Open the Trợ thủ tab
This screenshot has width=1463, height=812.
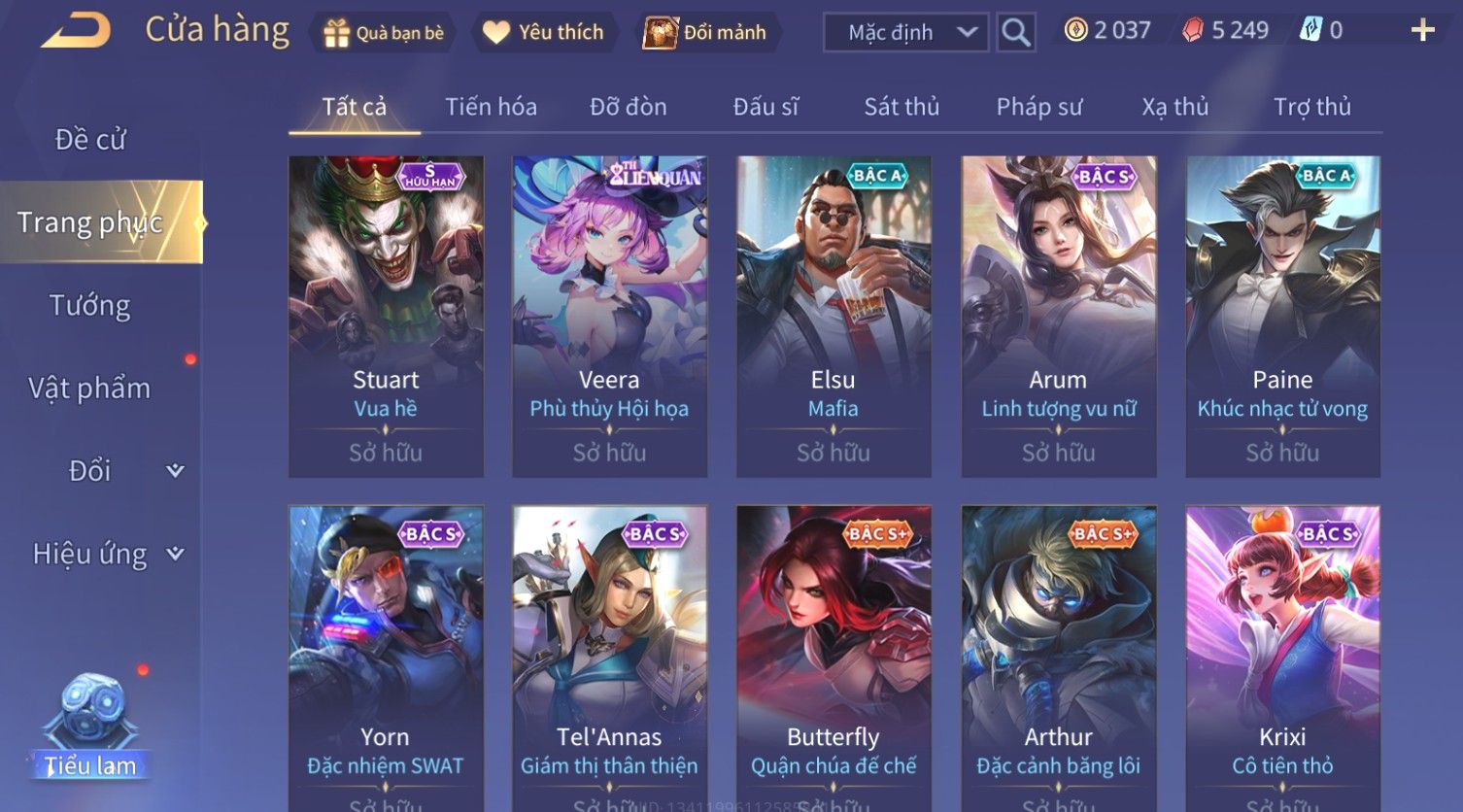pos(1311,107)
